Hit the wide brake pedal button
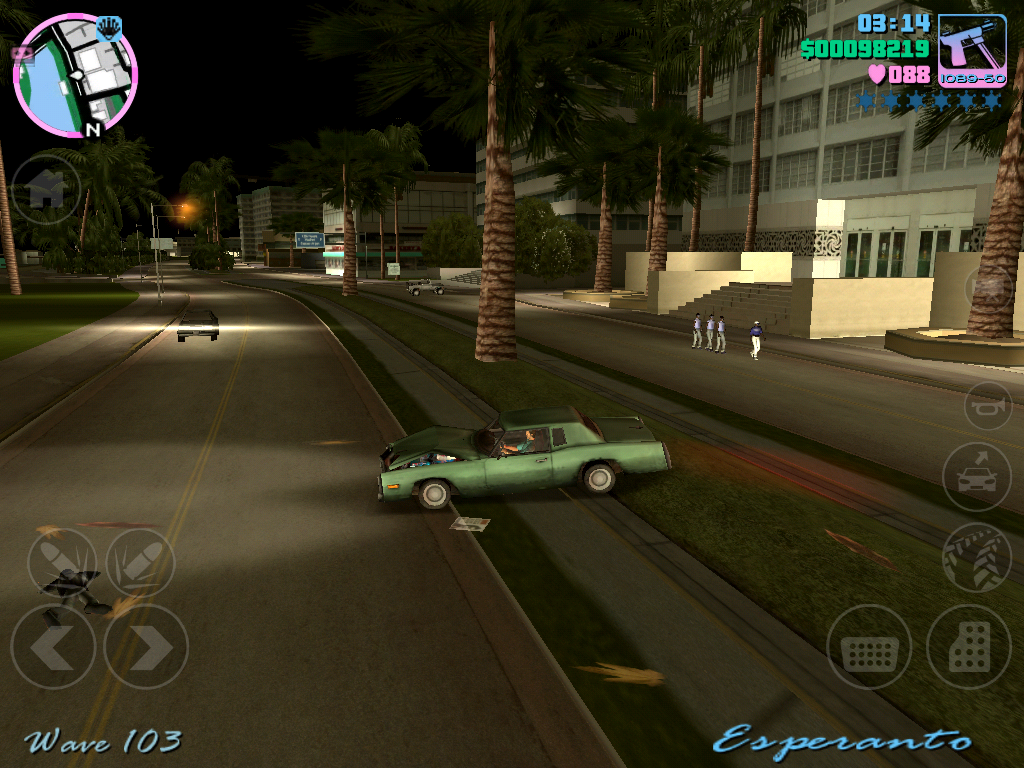 click(869, 647)
